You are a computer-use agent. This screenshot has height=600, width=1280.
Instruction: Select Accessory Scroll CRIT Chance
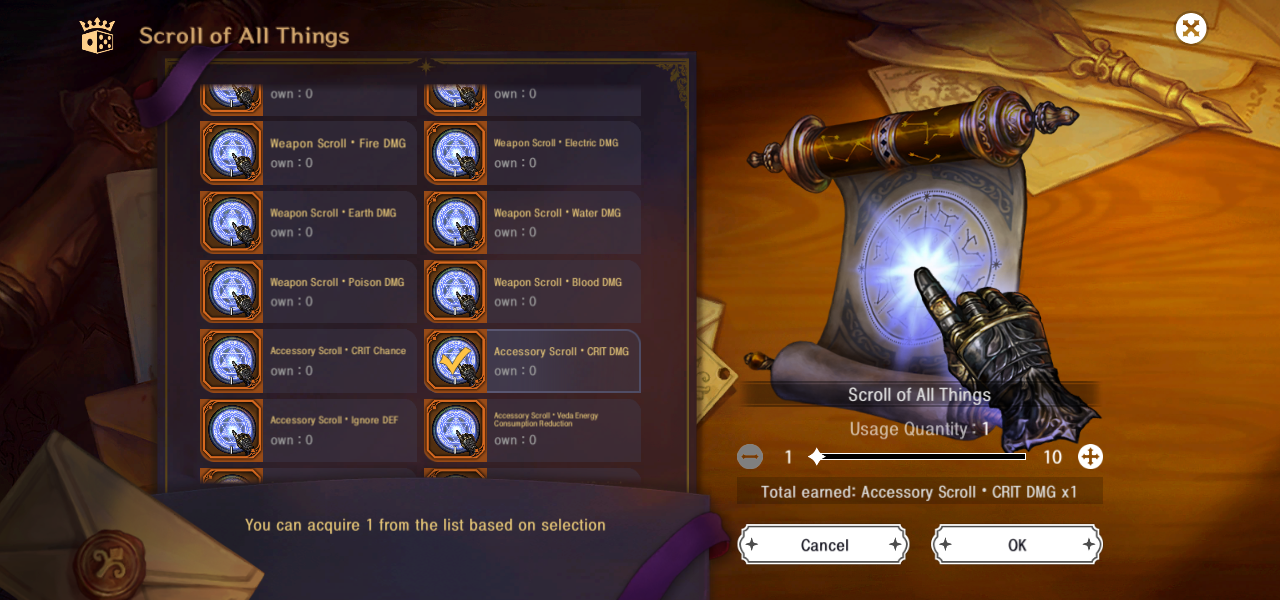tap(308, 360)
